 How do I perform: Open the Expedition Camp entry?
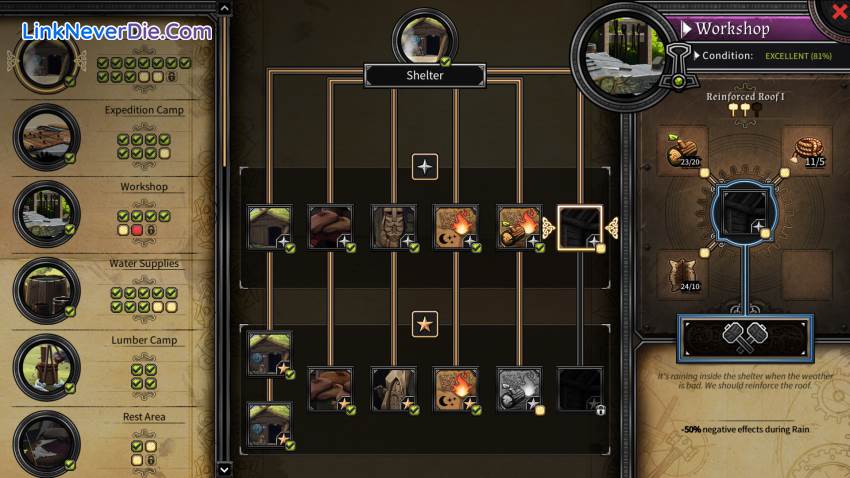click(47, 137)
